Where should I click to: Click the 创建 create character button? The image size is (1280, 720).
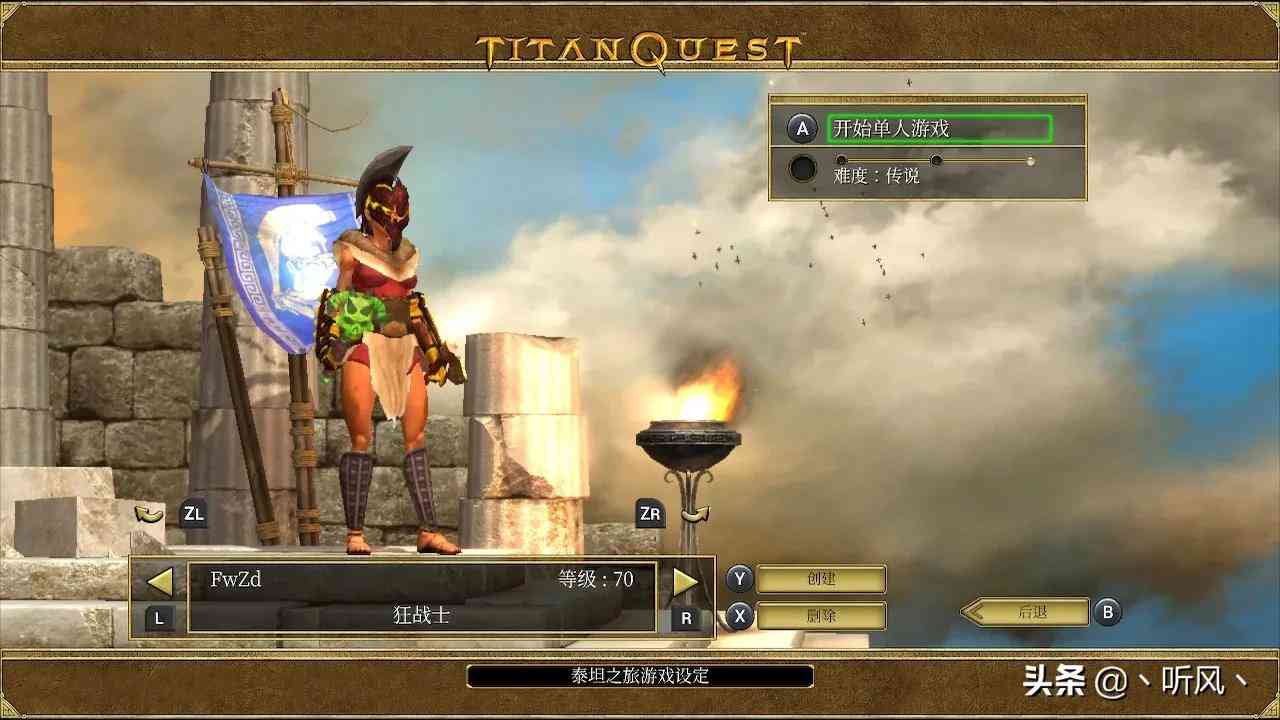(x=821, y=579)
